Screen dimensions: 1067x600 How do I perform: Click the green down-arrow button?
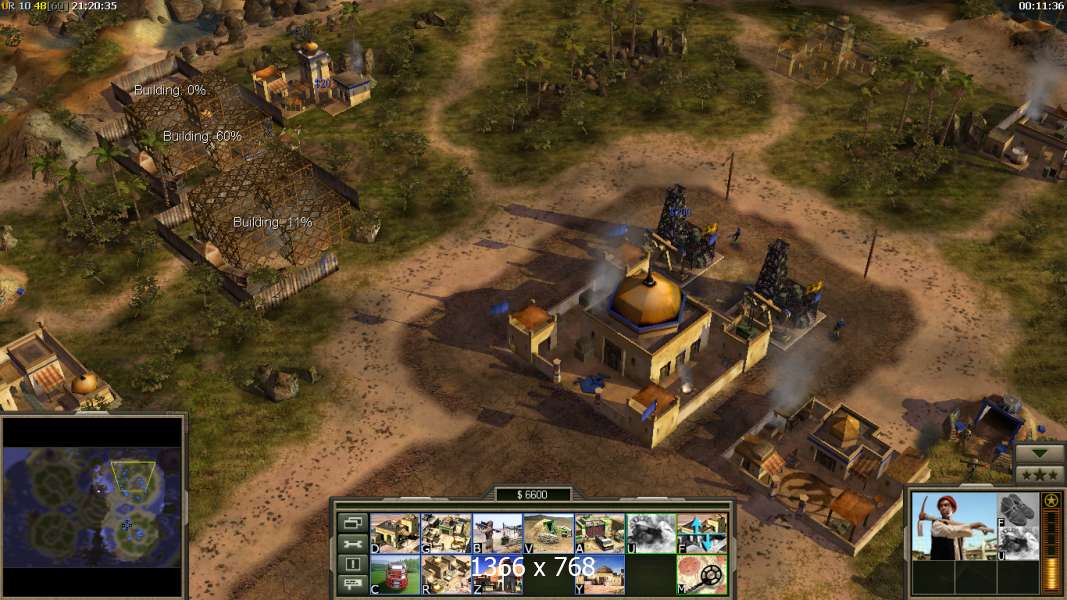pos(1039,453)
